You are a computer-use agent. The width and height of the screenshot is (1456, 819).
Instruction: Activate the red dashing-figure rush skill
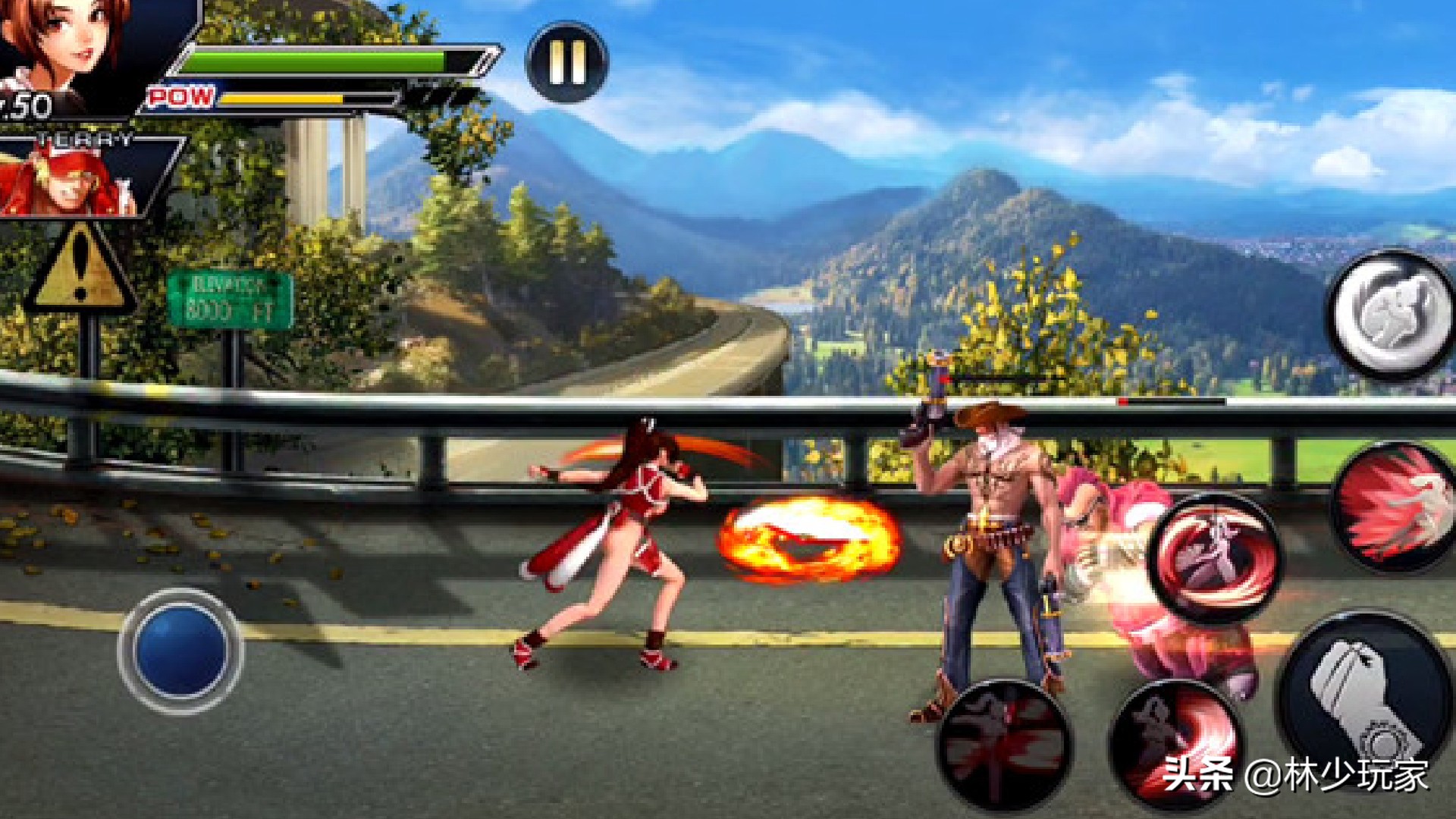coord(1395,507)
